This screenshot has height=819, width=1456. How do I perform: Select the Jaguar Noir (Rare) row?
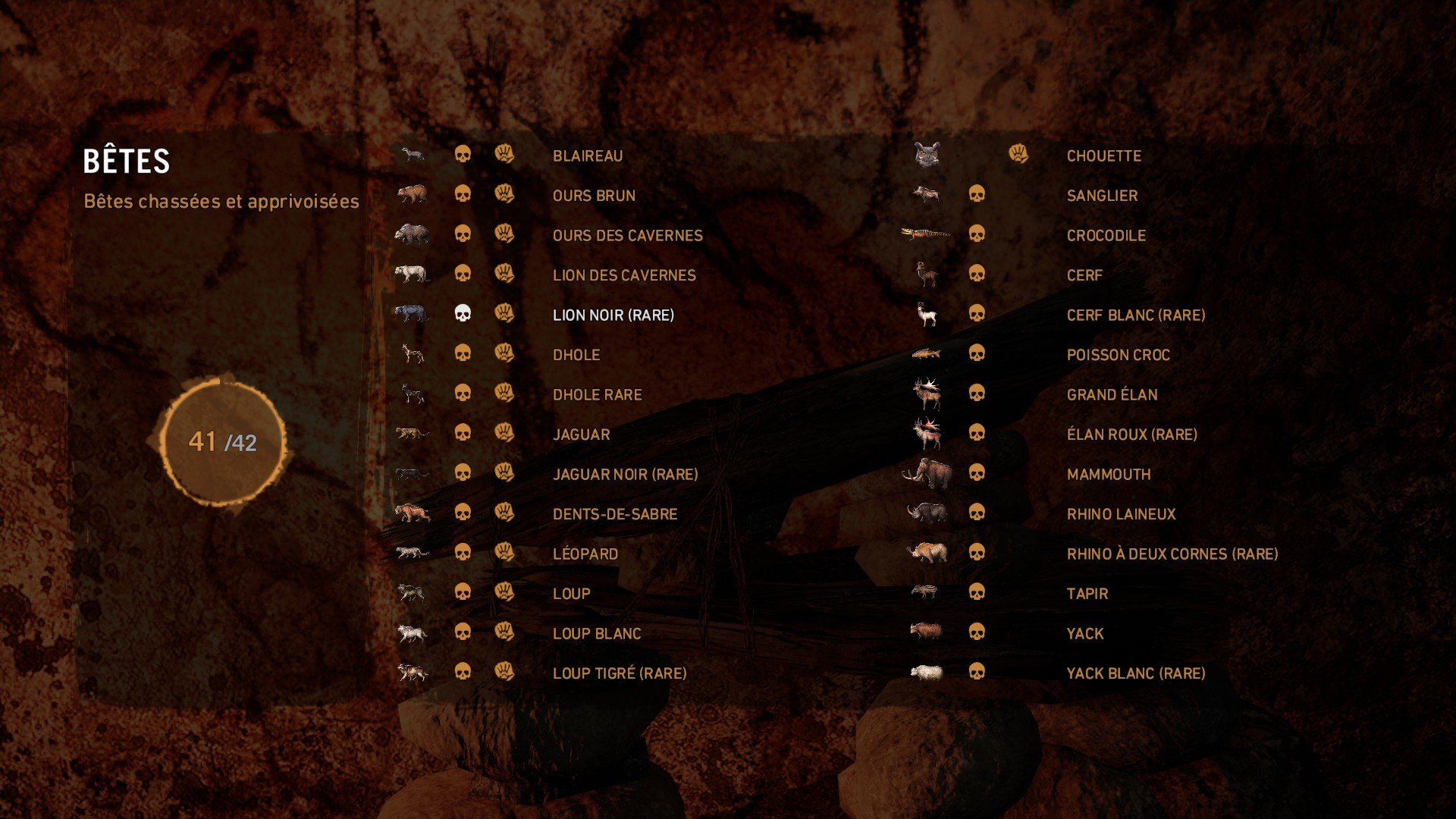tap(625, 474)
